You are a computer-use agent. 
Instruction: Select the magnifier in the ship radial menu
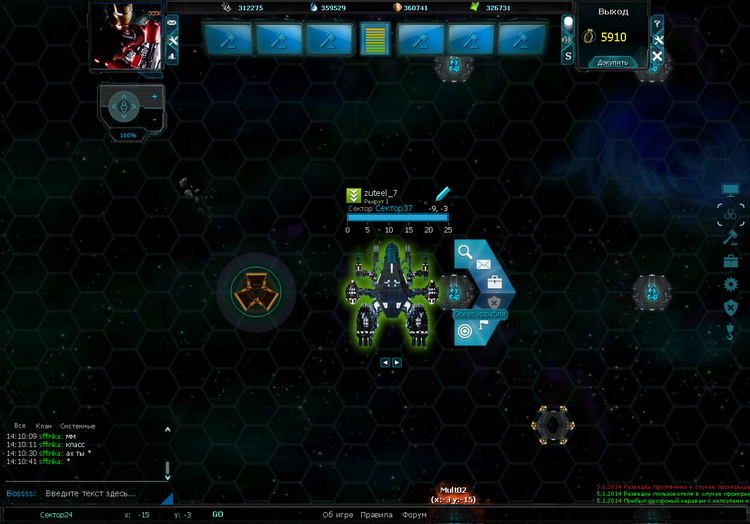tap(466, 250)
